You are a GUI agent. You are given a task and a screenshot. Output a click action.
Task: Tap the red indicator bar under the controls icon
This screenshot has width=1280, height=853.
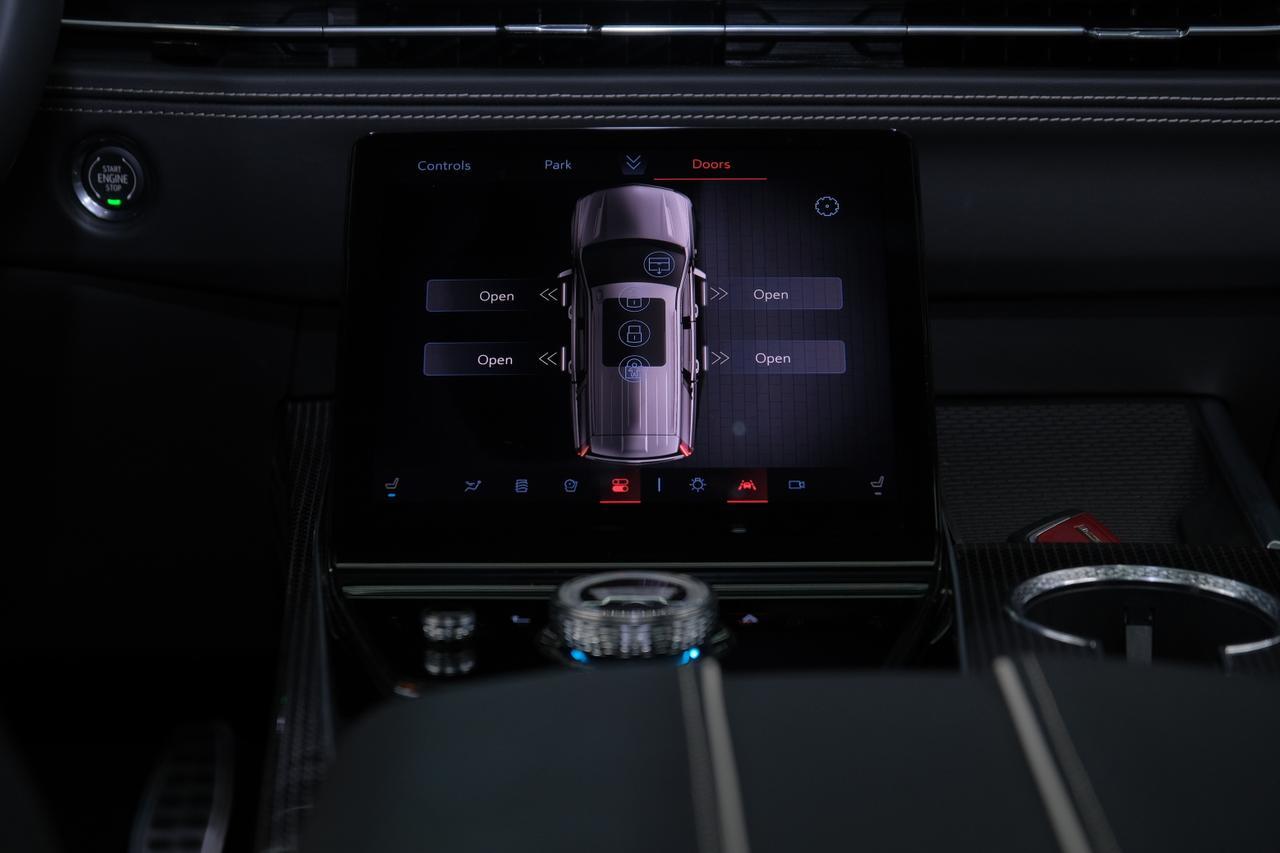tap(620, 502)
